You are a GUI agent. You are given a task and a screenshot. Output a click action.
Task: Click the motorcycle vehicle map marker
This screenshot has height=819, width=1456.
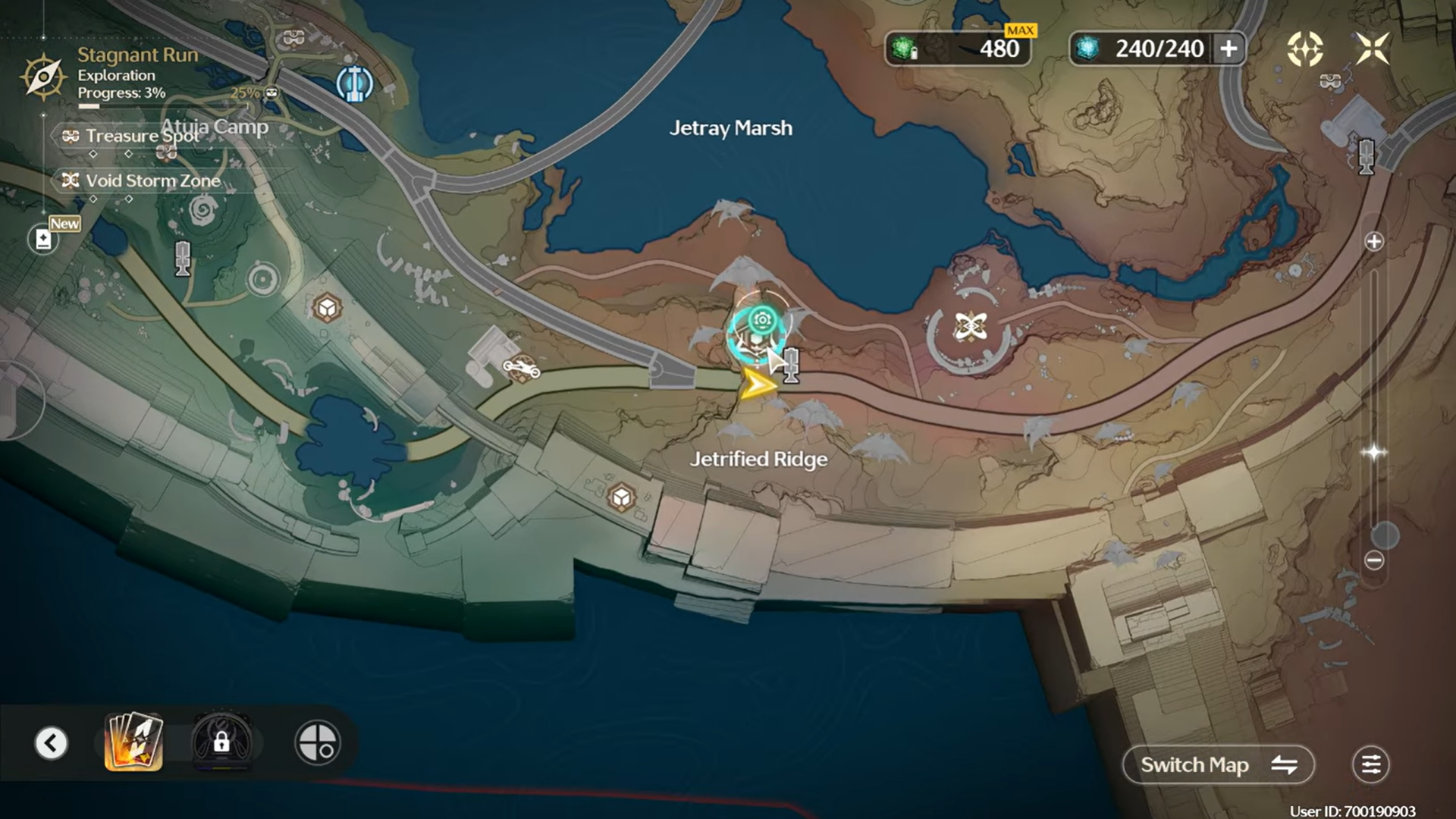click(x=521, y=369)
